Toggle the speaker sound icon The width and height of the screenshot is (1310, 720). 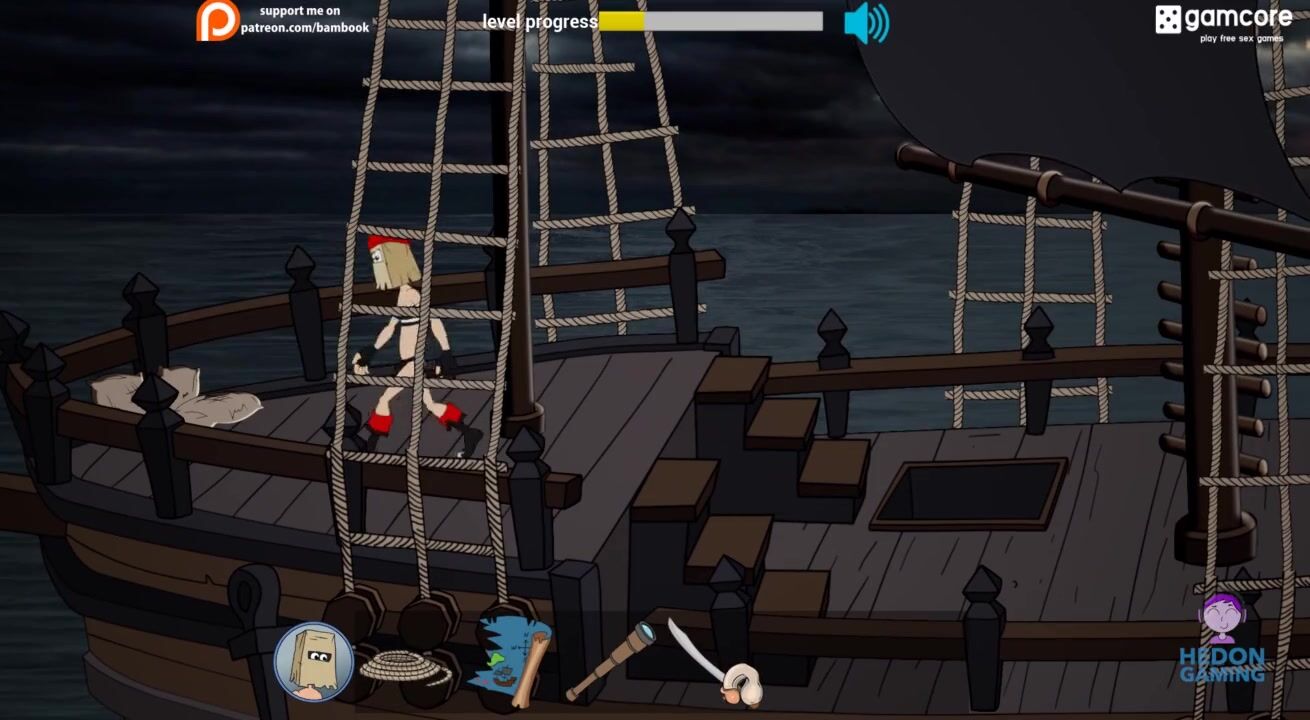click(x=865, y=23)
